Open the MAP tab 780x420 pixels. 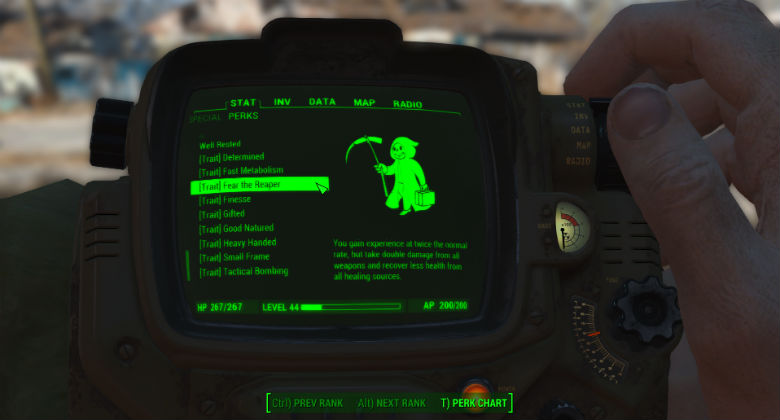364,103
